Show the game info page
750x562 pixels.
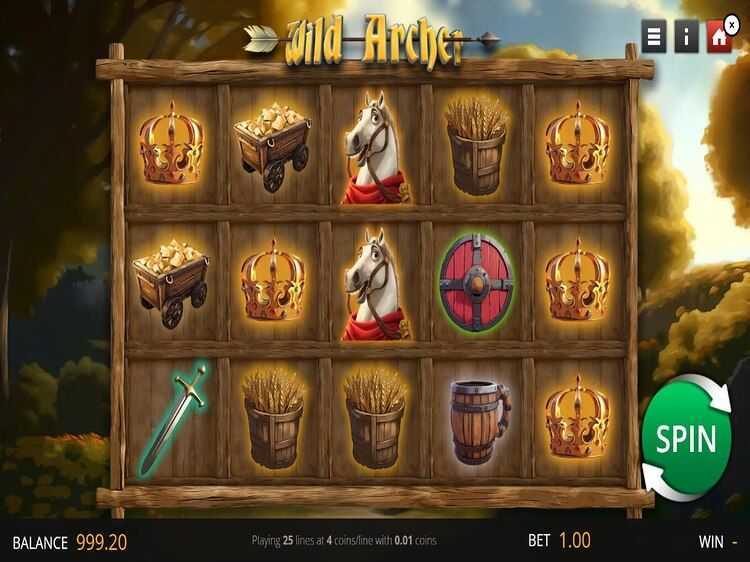pos(686,38)
